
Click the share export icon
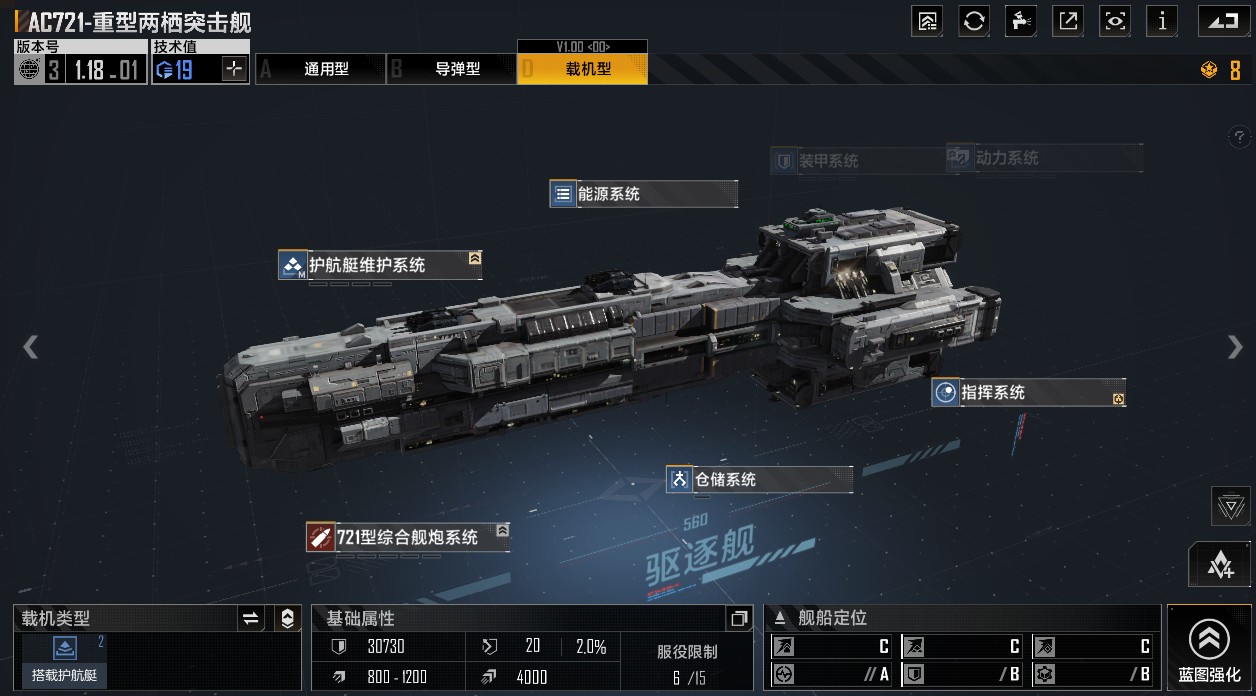[1068, 21]
